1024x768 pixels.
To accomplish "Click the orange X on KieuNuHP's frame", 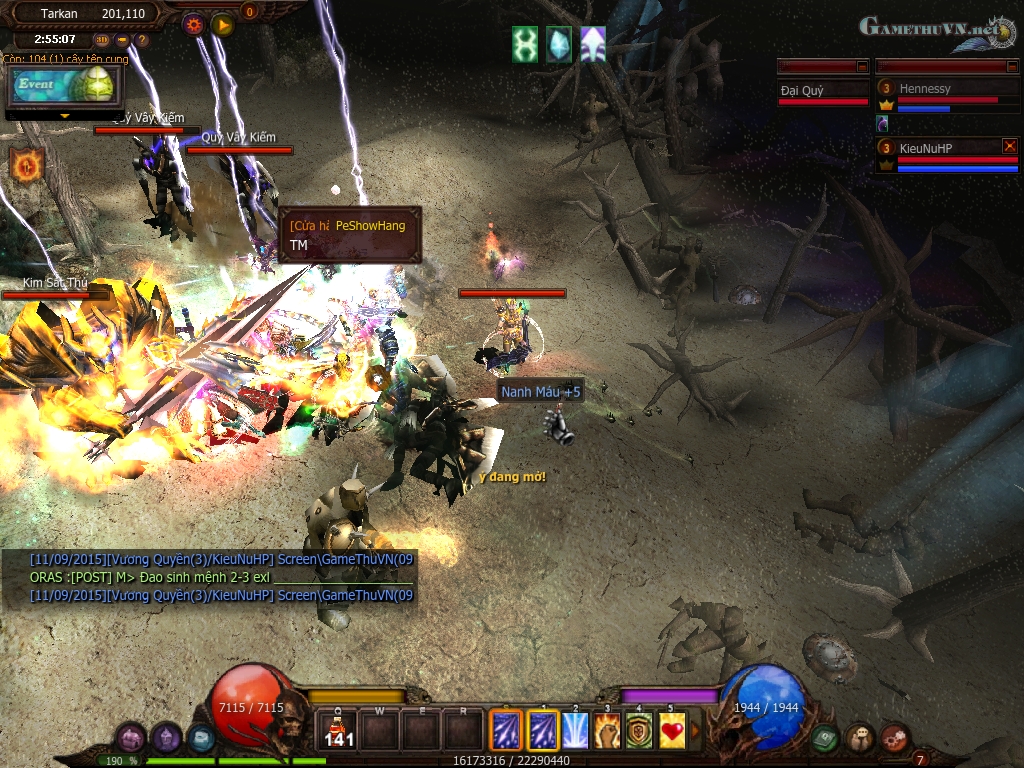I will tap(1009, 146).
